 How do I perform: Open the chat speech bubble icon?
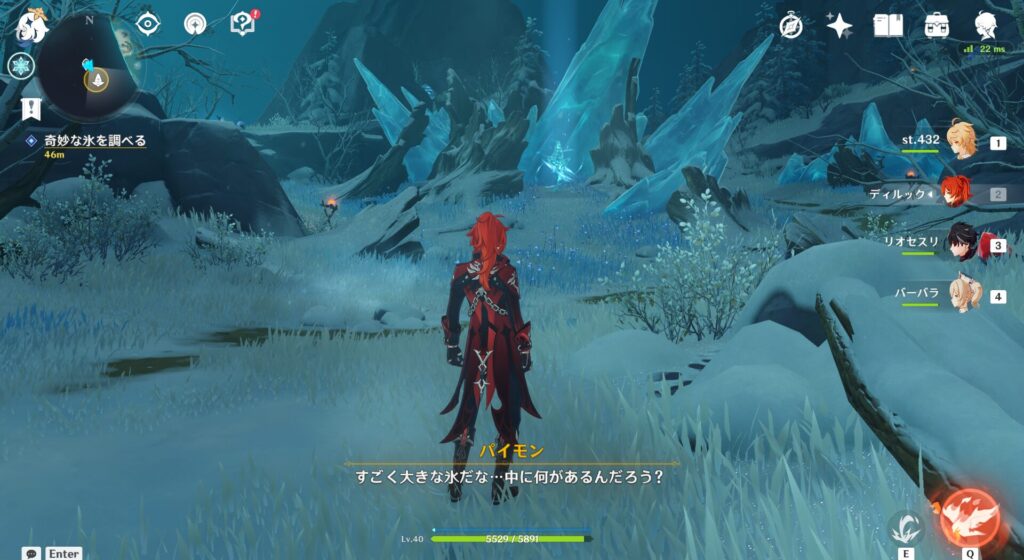coord(32,553)
